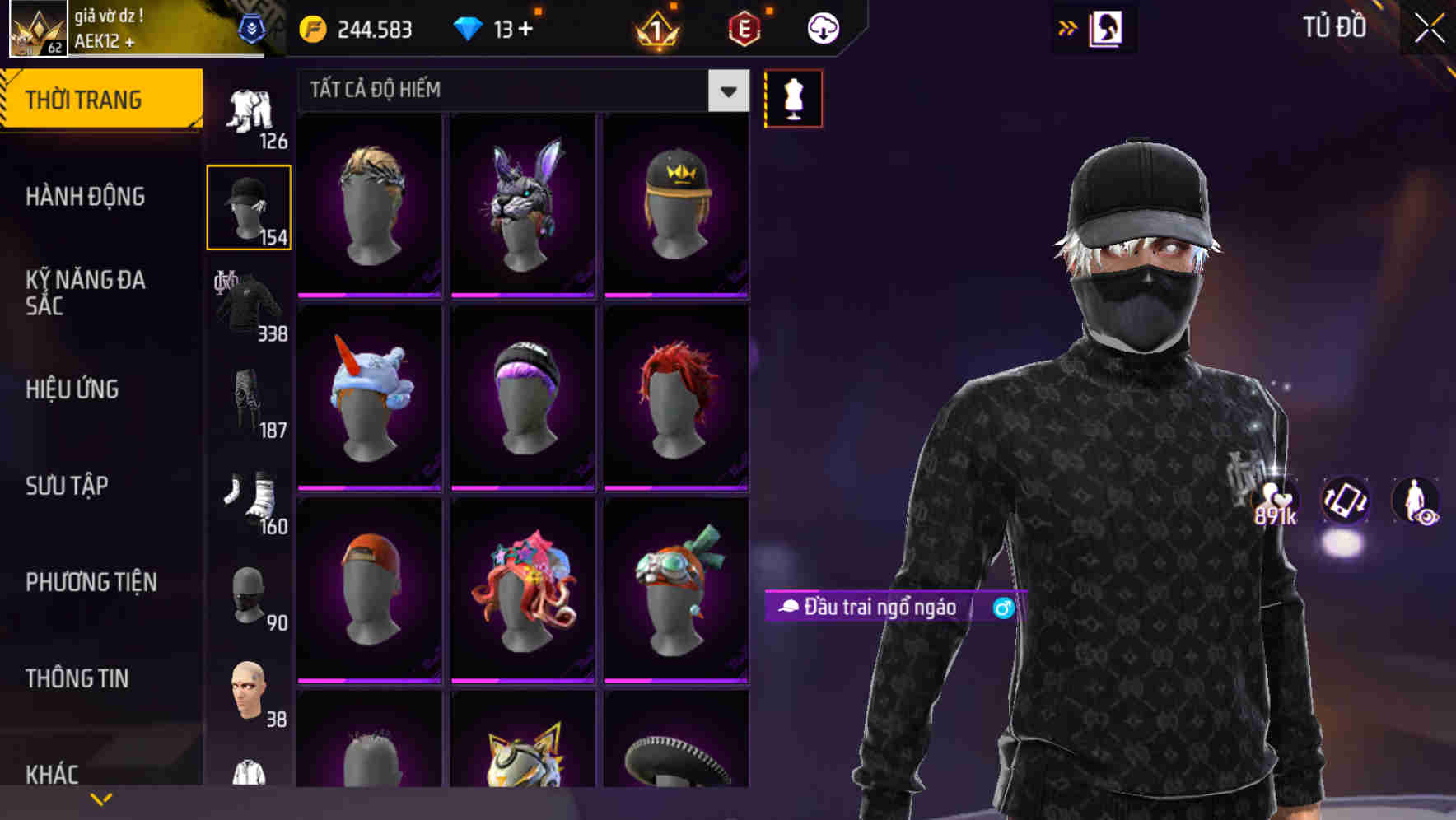Expand the sidebar via bottom yellow chevron
This screenshot has width=1456, height=820.
pos(101,799)
